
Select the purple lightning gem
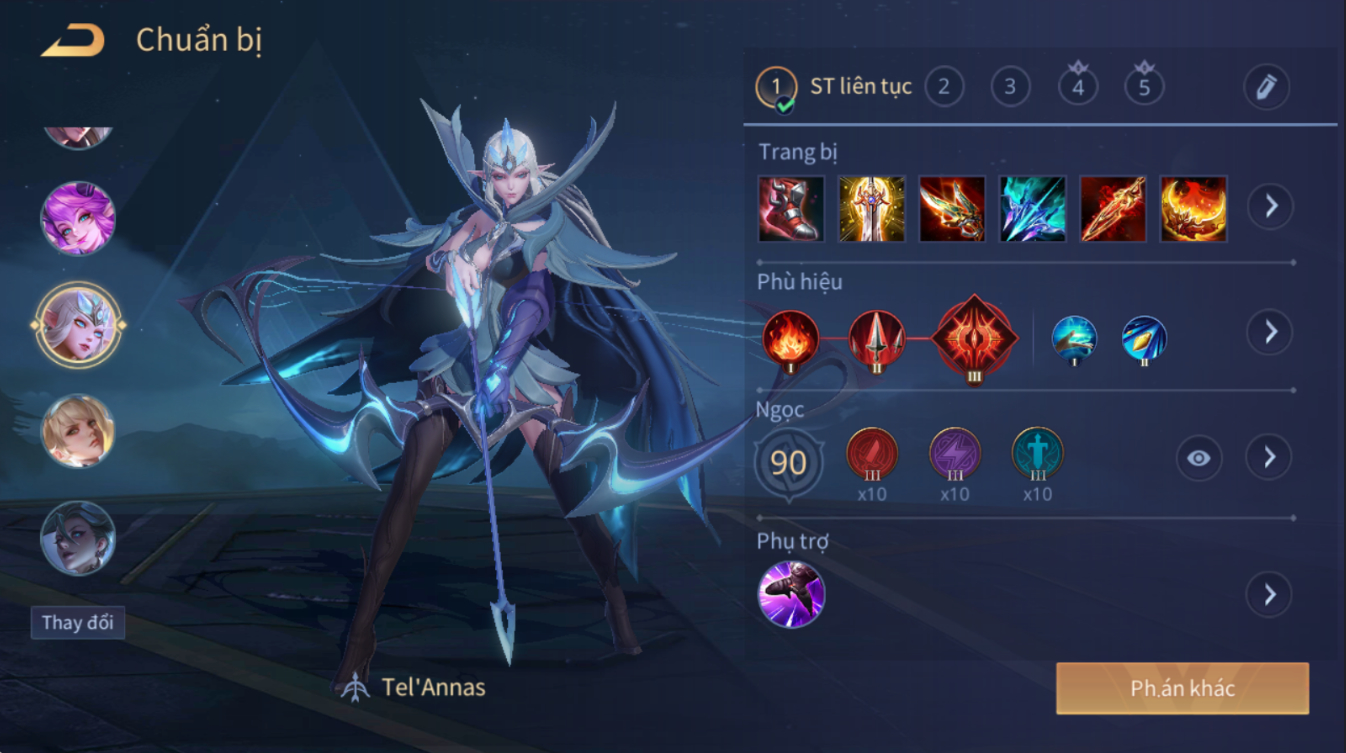(955, 453)
